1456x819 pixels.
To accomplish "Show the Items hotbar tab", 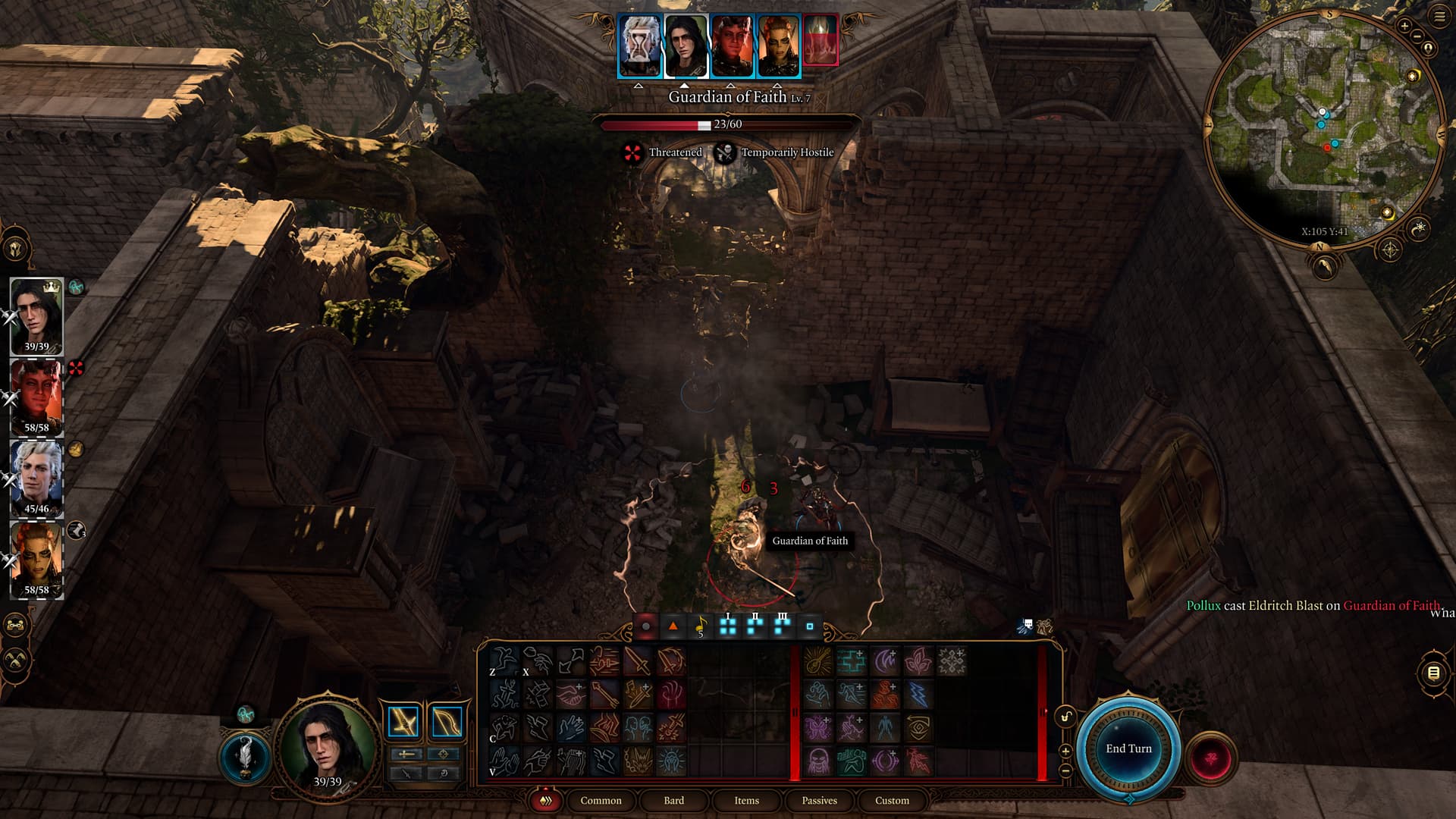I will (x=746, y=800).
